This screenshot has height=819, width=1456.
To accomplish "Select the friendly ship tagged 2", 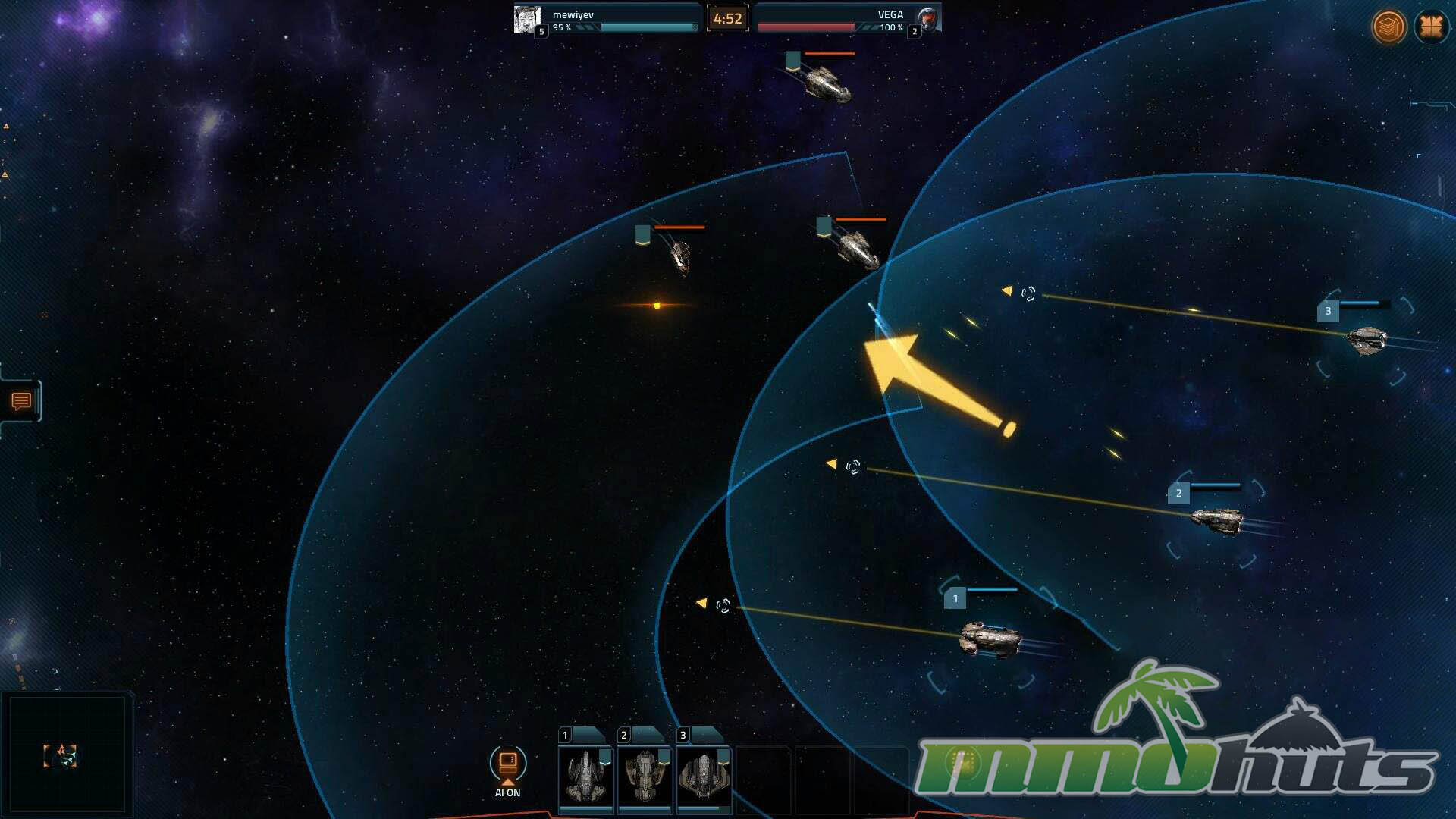I will point(1217,519).
